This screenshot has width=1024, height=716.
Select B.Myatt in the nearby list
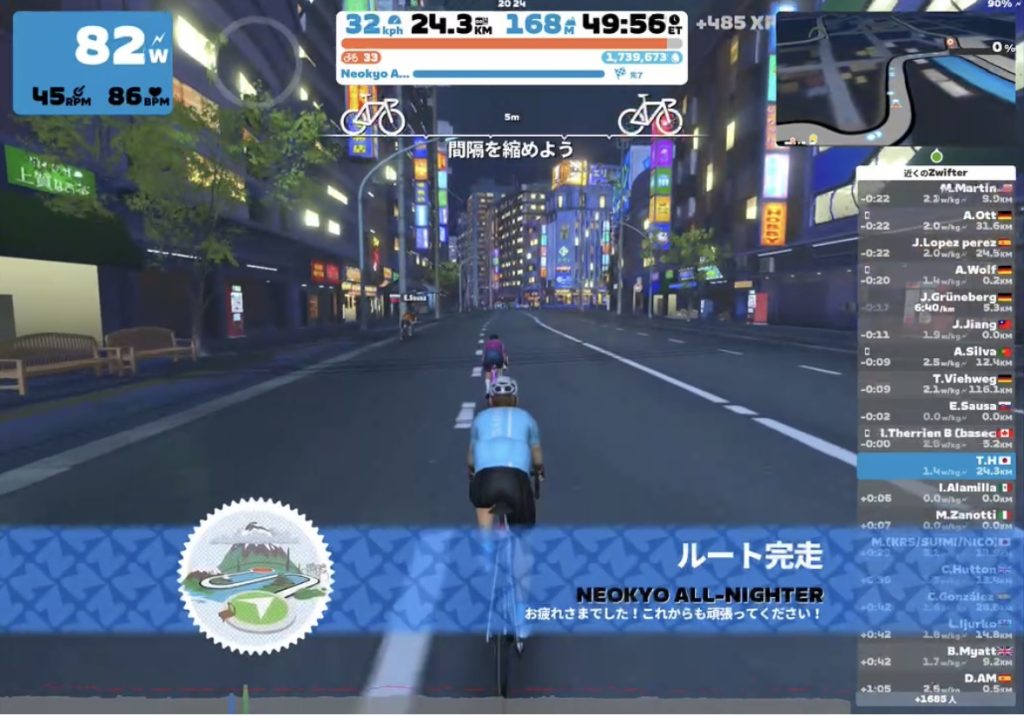coord(936,656)
